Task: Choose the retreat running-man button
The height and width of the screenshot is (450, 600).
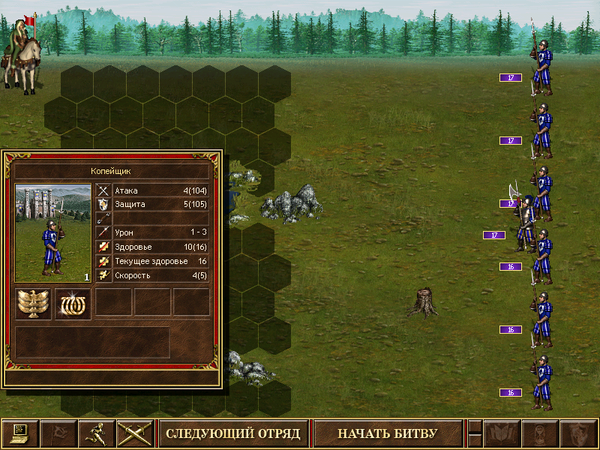Action: click(x=97, y=433)
